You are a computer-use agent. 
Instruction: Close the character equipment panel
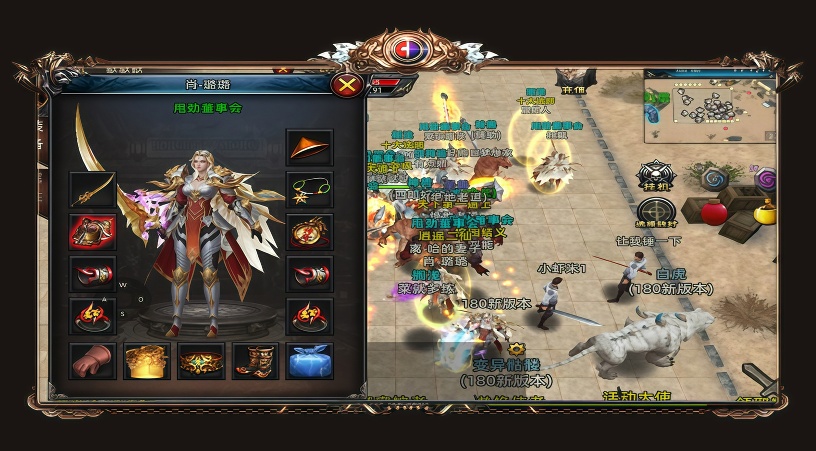(347, 85)
